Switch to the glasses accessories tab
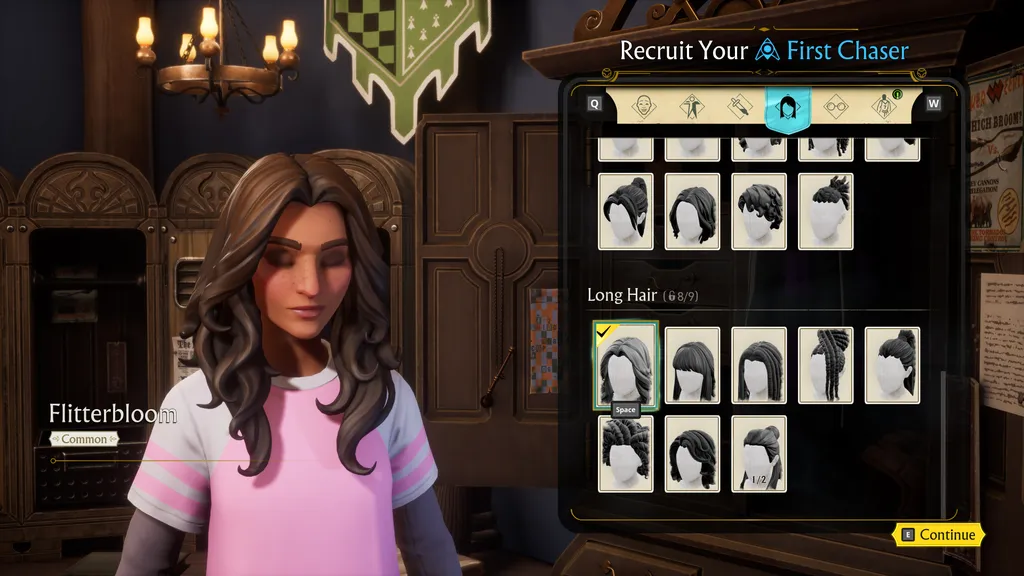The width and height of the screenshot is (1024, 576). [836, 106]
